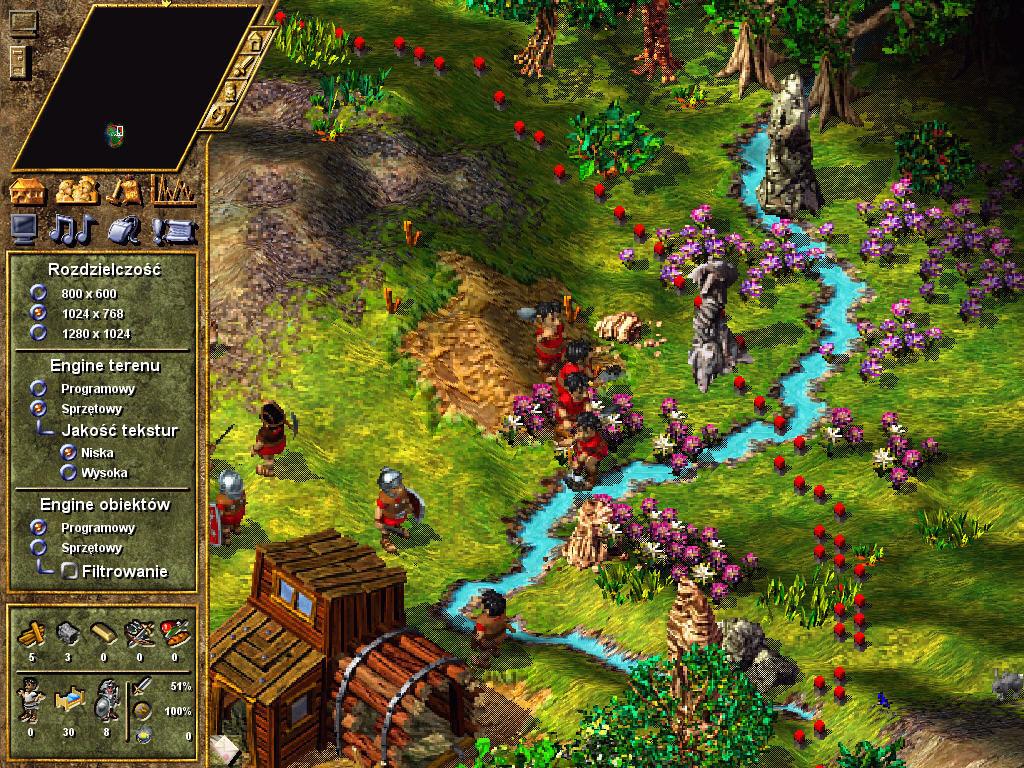Set terrain engine to Programowy
This screenshot has height=768, width=1024.
[39, 388]
